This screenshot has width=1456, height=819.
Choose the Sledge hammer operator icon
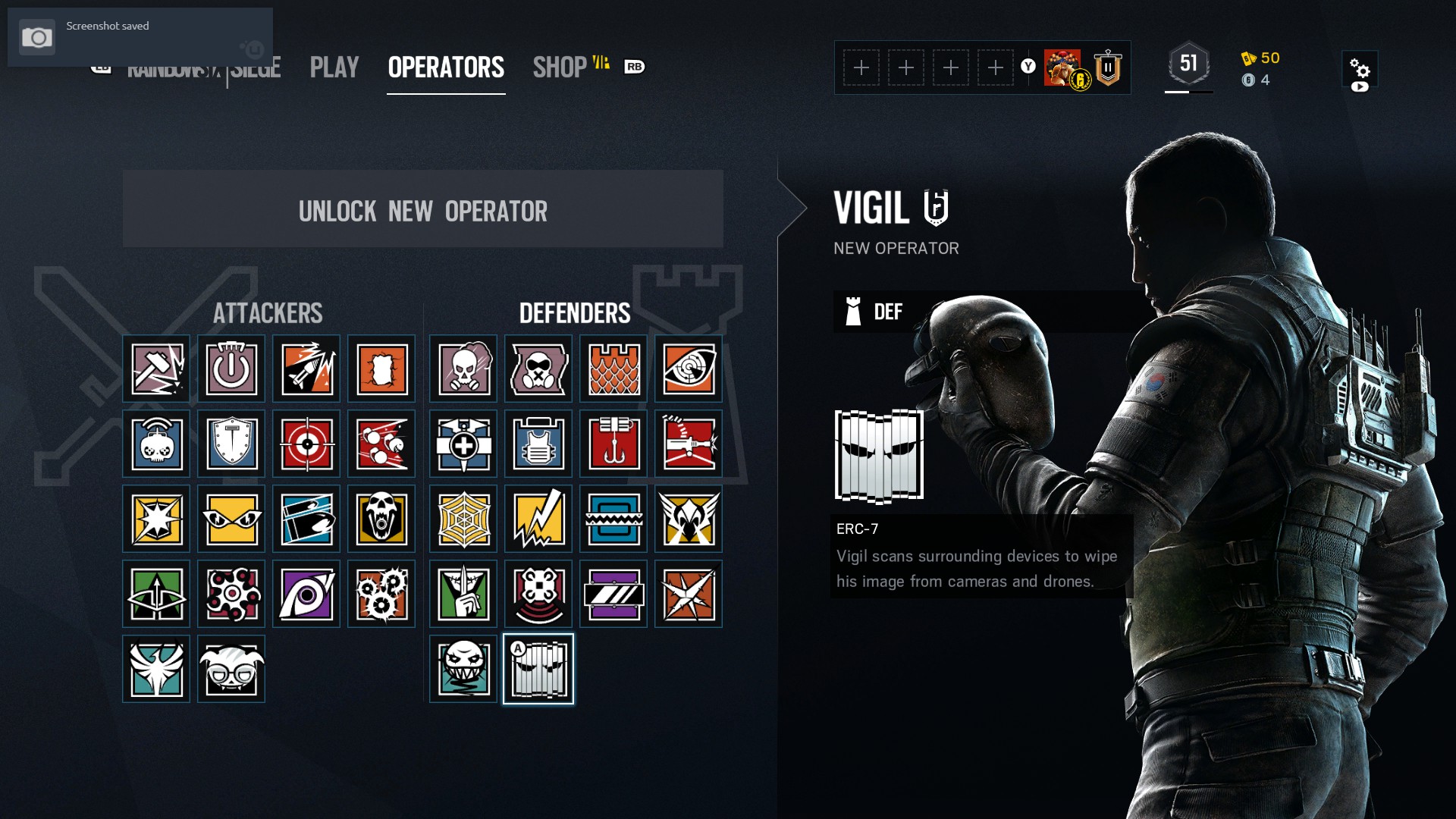click(156, 369)
